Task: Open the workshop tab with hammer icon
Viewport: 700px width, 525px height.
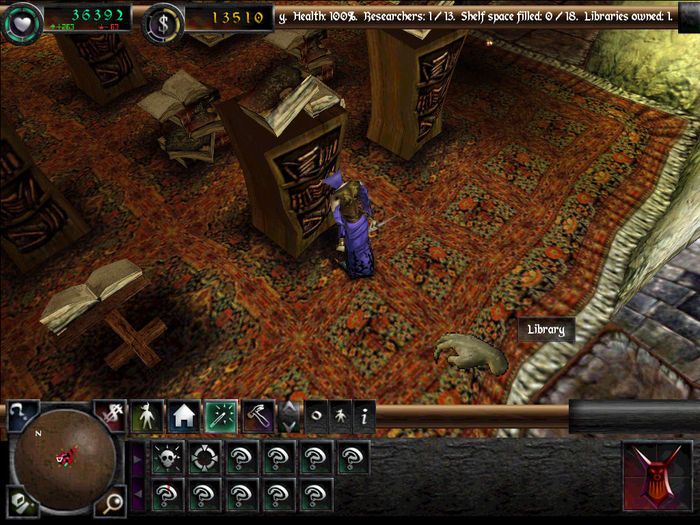Action: tap(258, 415)
